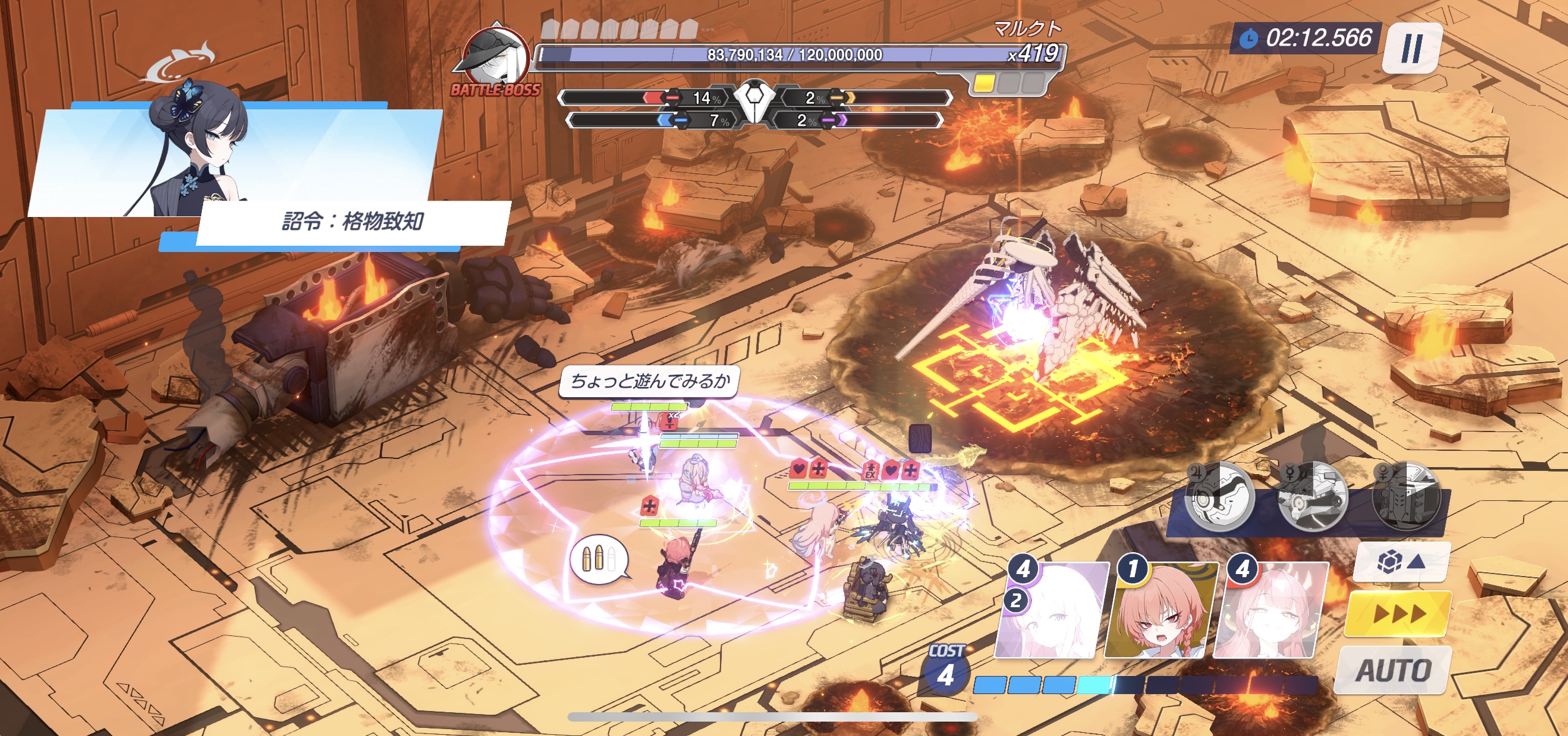Screen dimensions: 1568x736
Task: Select the white-haired student's cost 4 skill card
Action: point(1051,611)
